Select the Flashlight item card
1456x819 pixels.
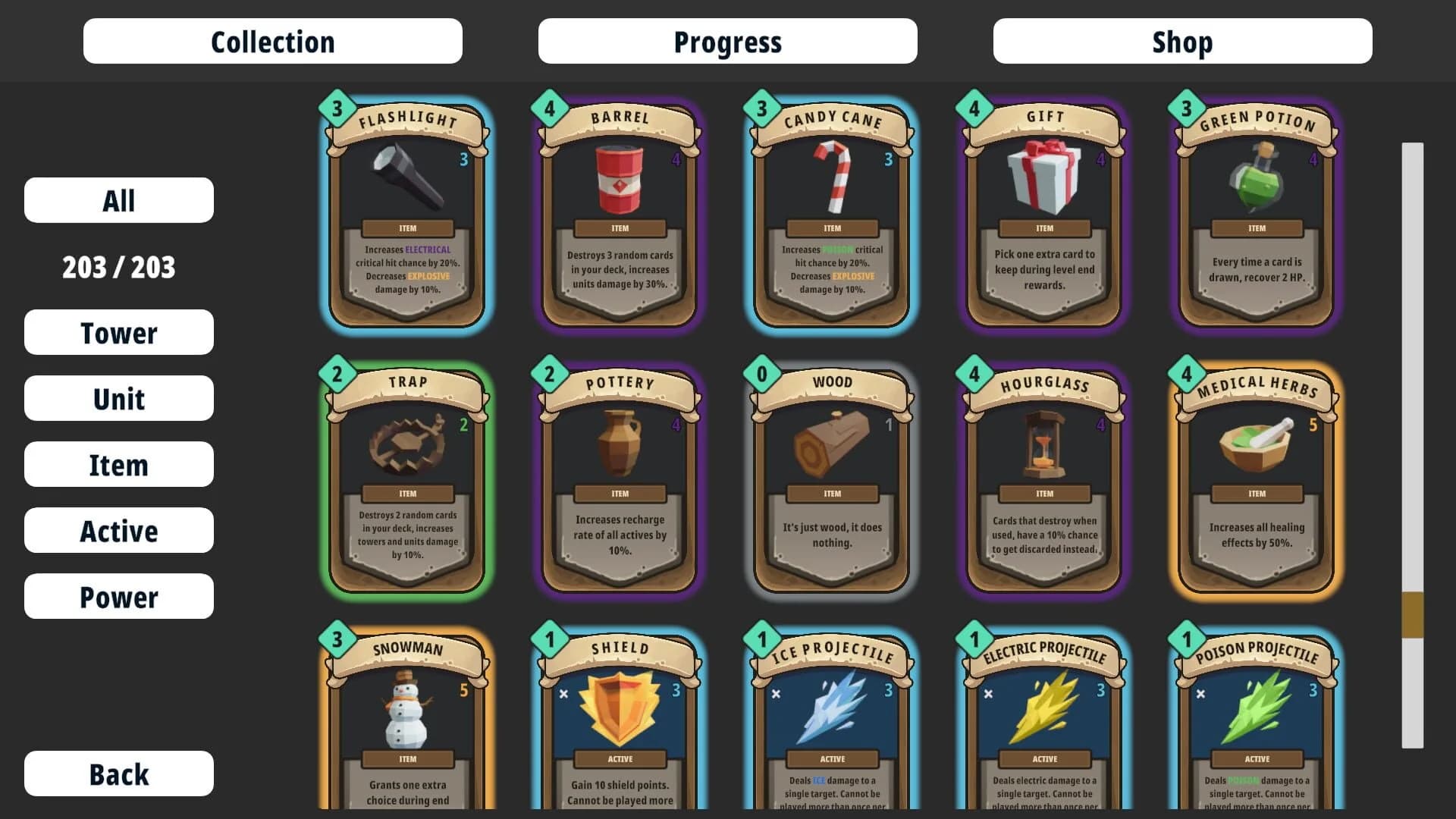tap(406, 212)
